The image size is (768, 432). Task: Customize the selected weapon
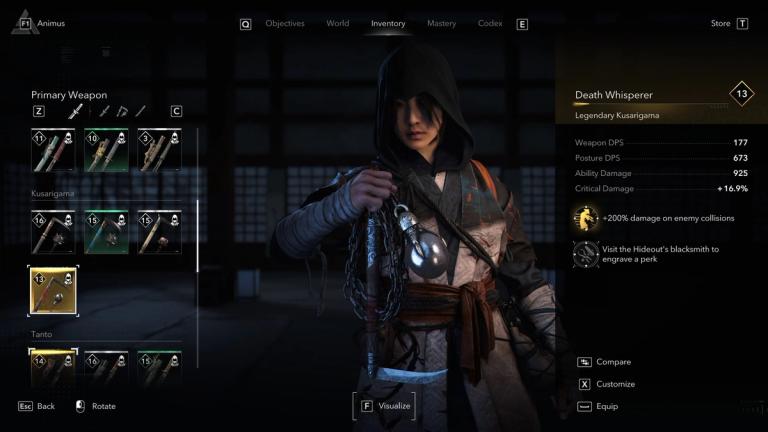[615, 384]
